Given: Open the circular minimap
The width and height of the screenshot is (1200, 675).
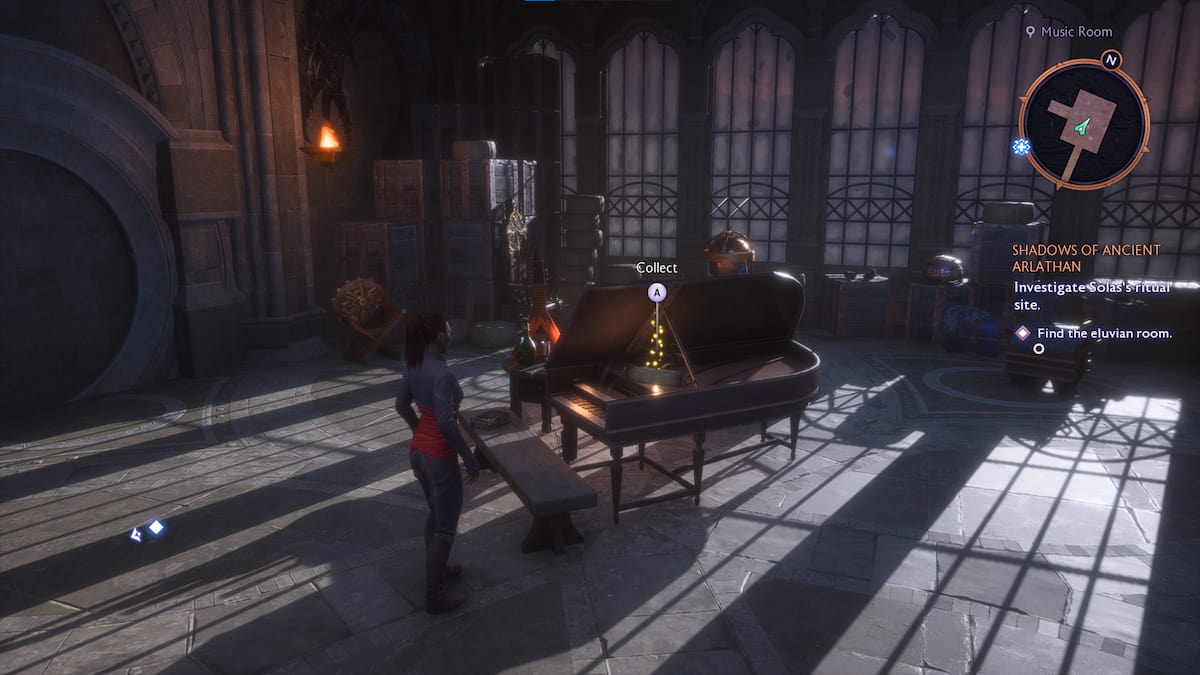Looking at the screenshot, I should tap(1084, 125).
